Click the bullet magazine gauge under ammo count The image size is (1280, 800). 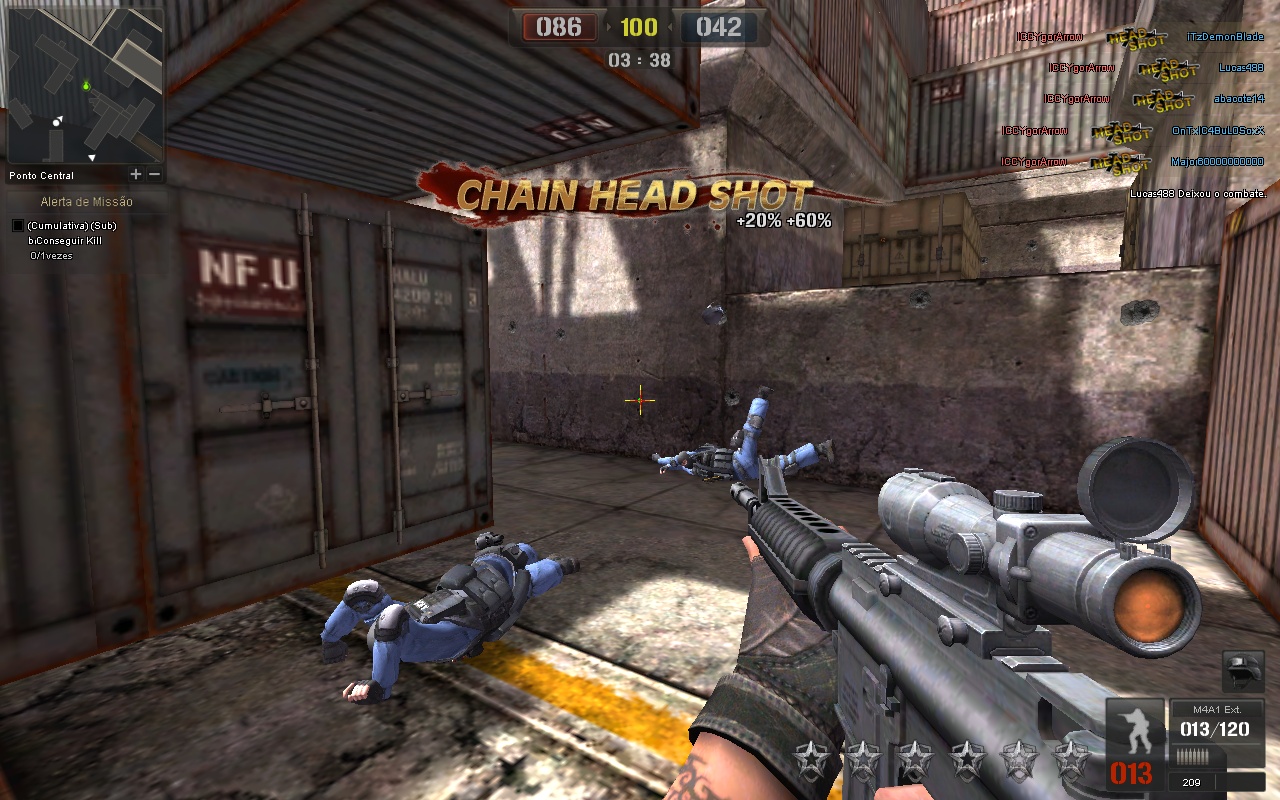click(x=1192, y=756)
